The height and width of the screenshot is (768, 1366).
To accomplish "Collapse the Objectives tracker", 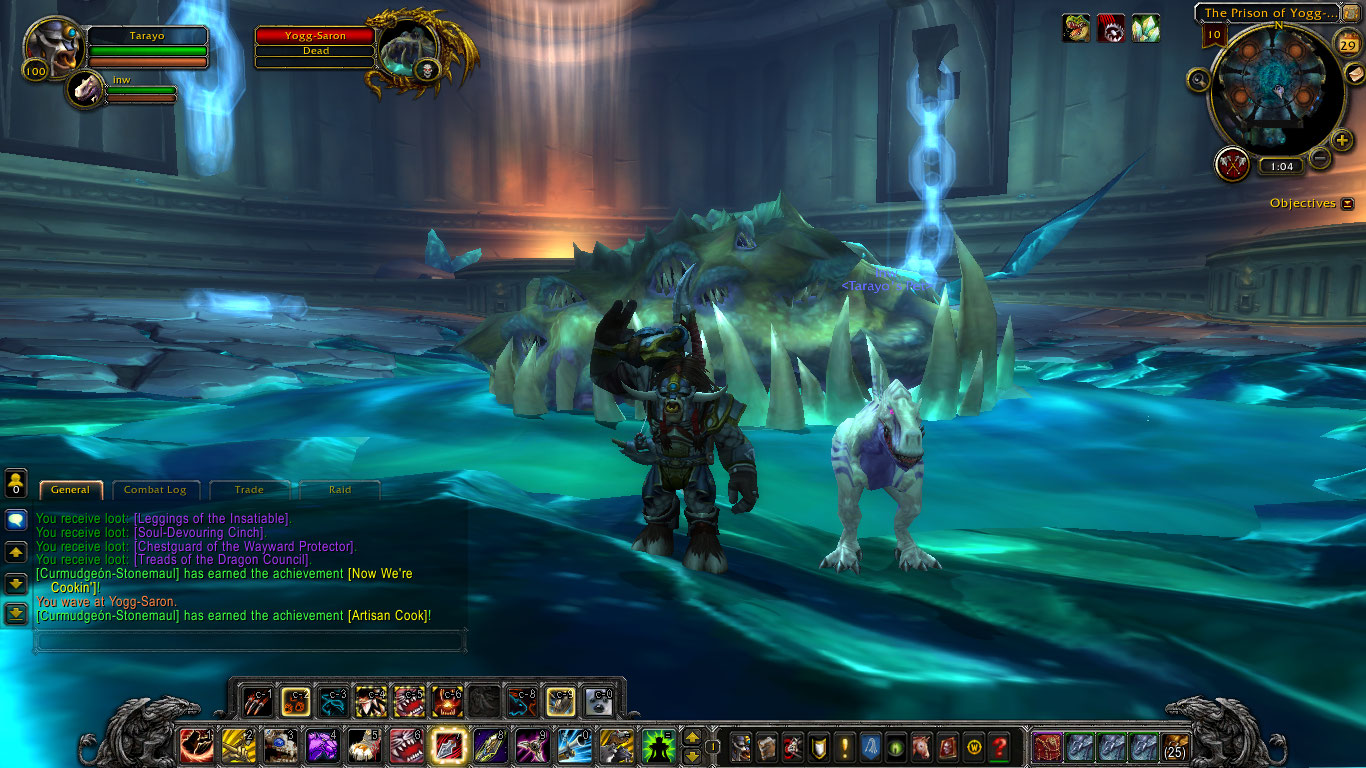I will coord(1347,204).
